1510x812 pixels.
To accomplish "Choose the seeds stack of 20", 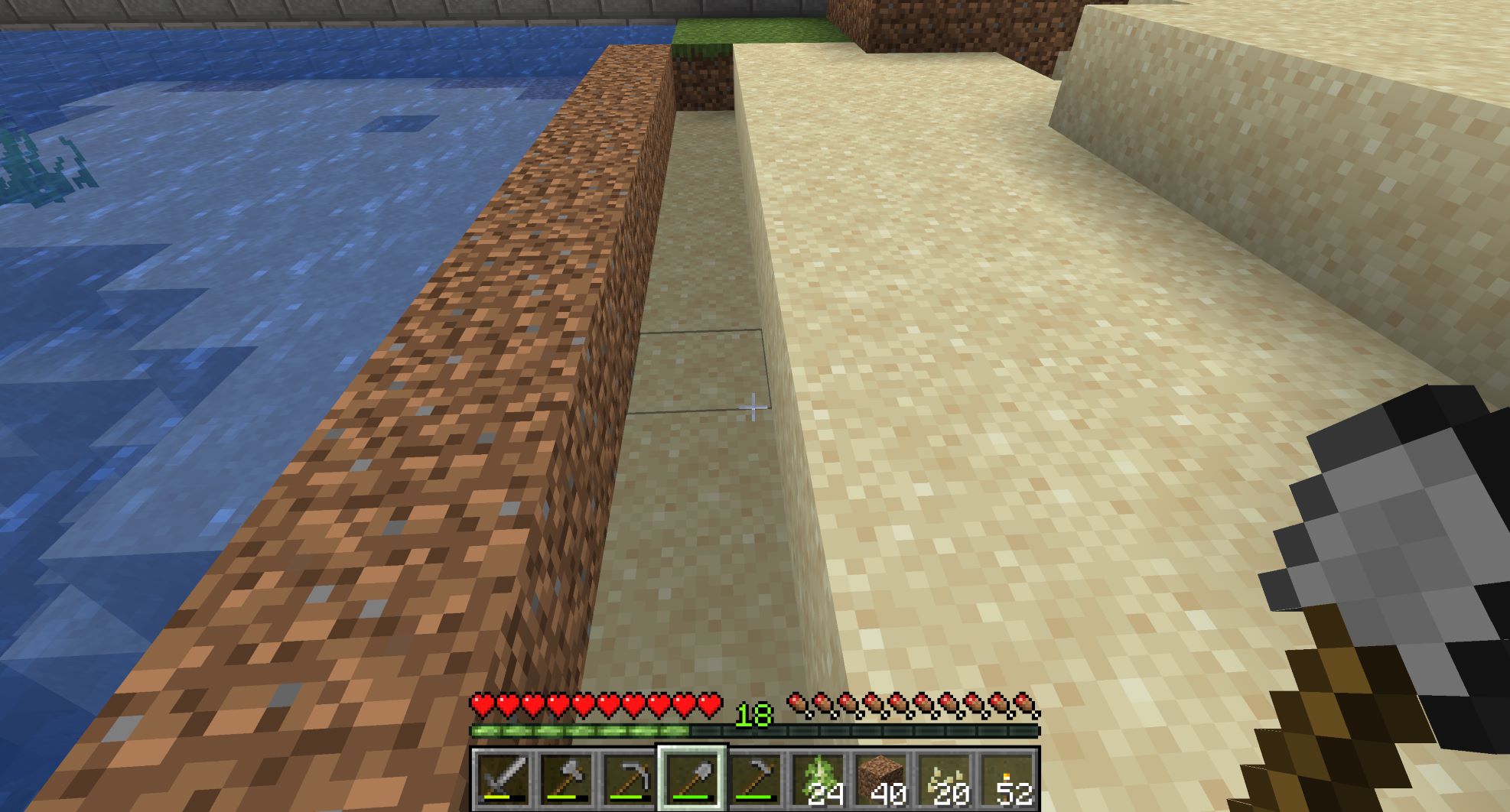I will tap(943, 780).
